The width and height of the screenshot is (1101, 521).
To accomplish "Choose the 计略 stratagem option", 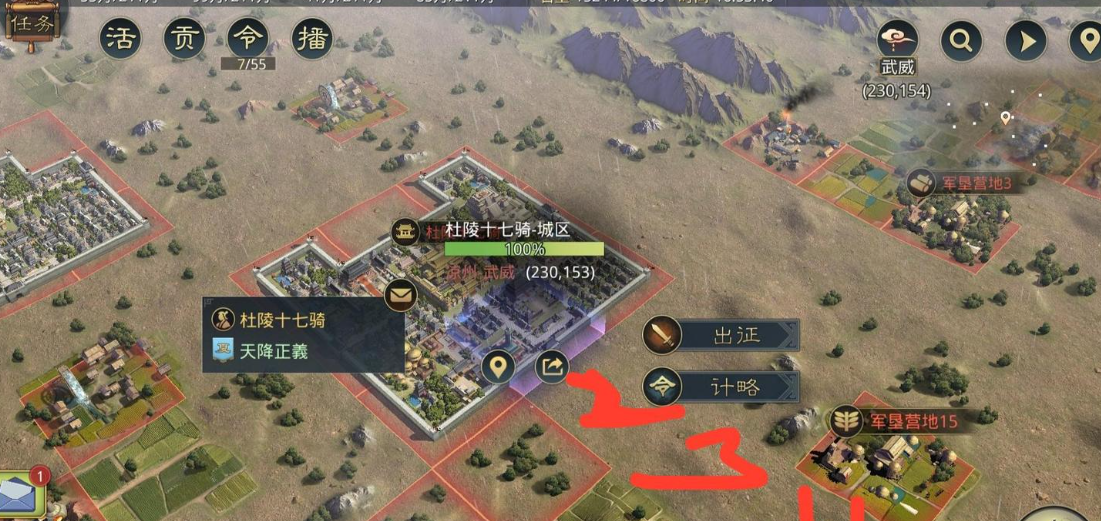I will tap(722, 387).
